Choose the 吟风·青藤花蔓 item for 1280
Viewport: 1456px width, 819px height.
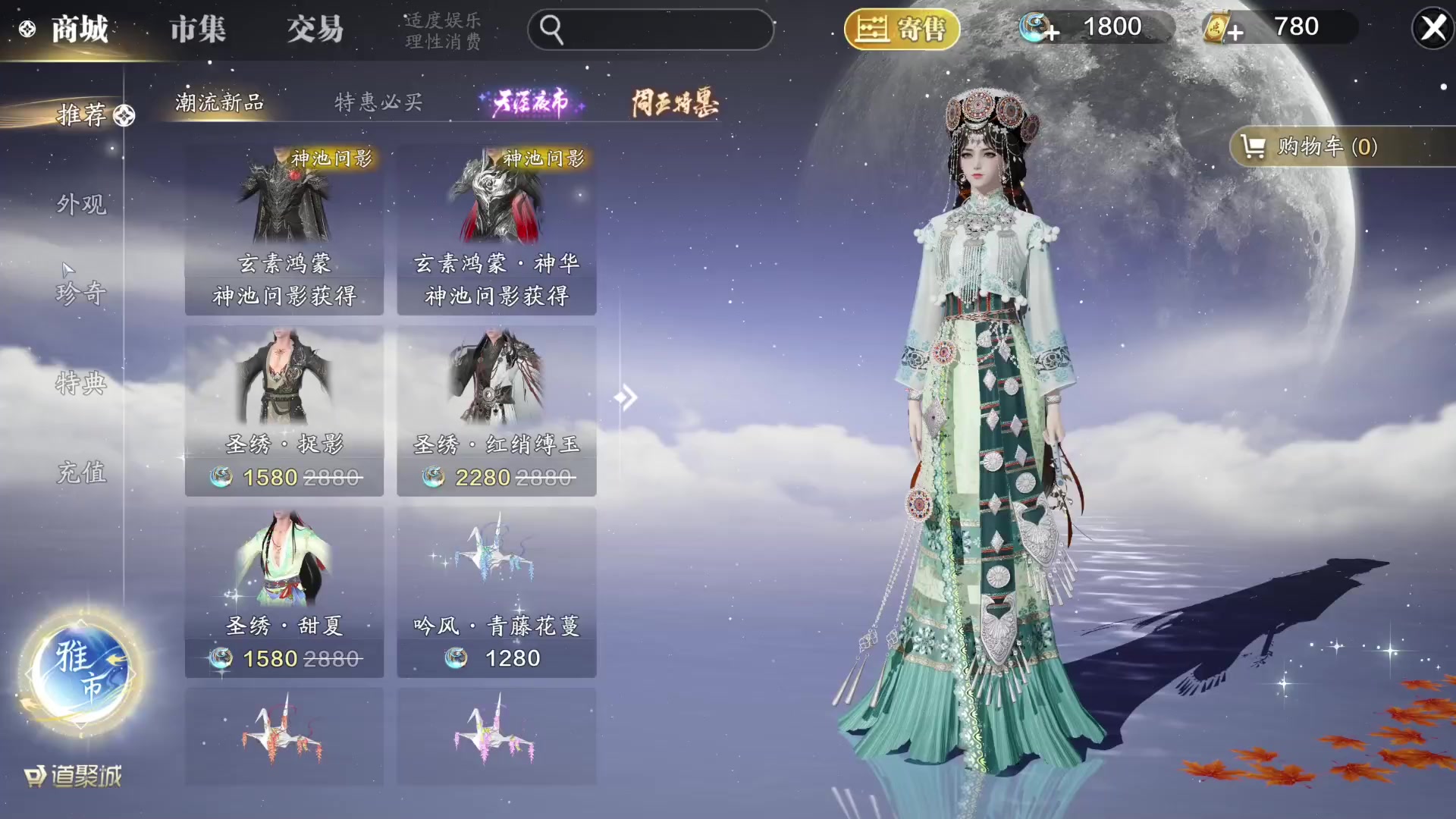tap(497, 592)
